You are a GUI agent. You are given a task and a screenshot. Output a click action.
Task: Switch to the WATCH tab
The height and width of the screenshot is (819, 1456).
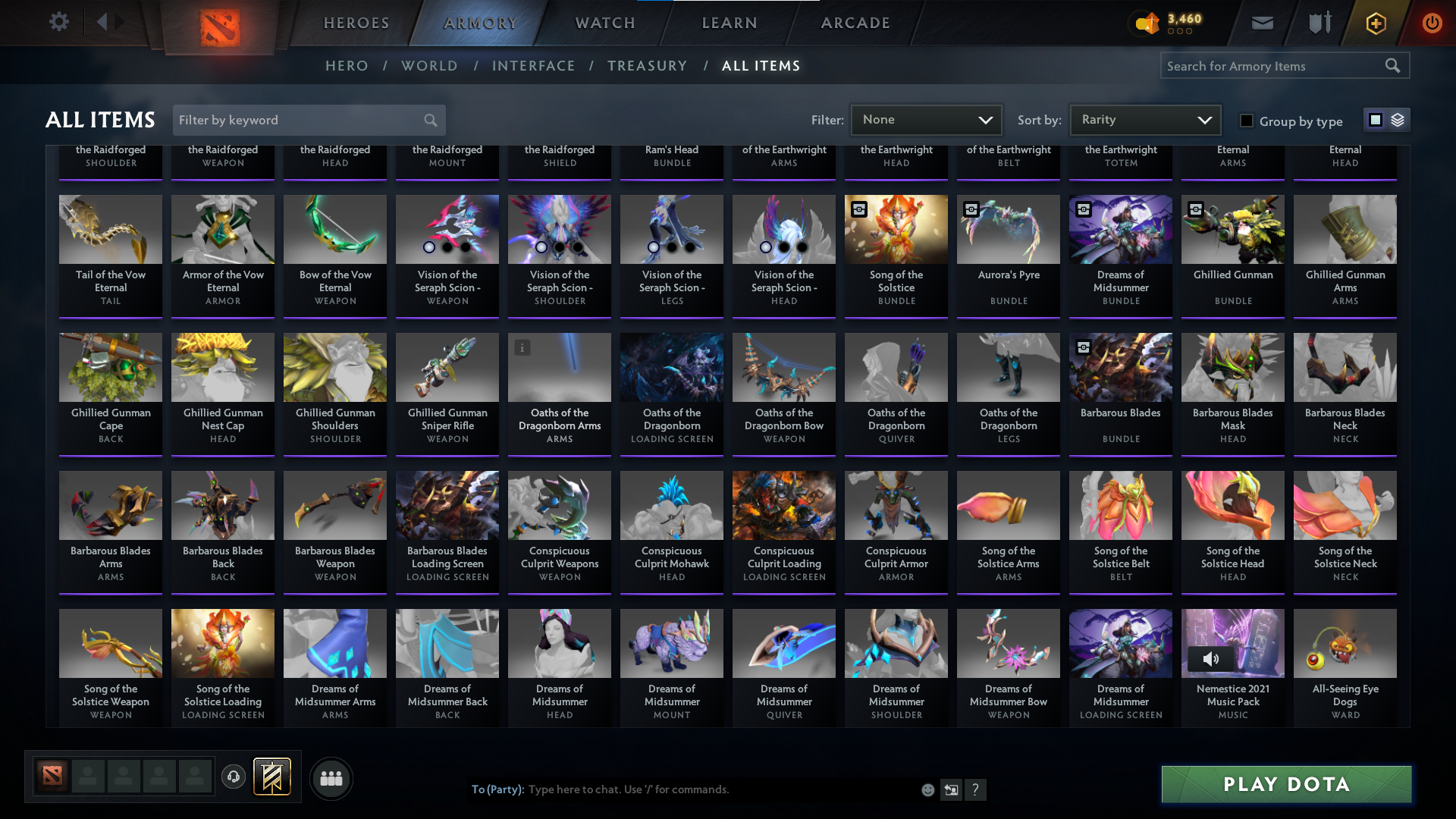point(604,23)
